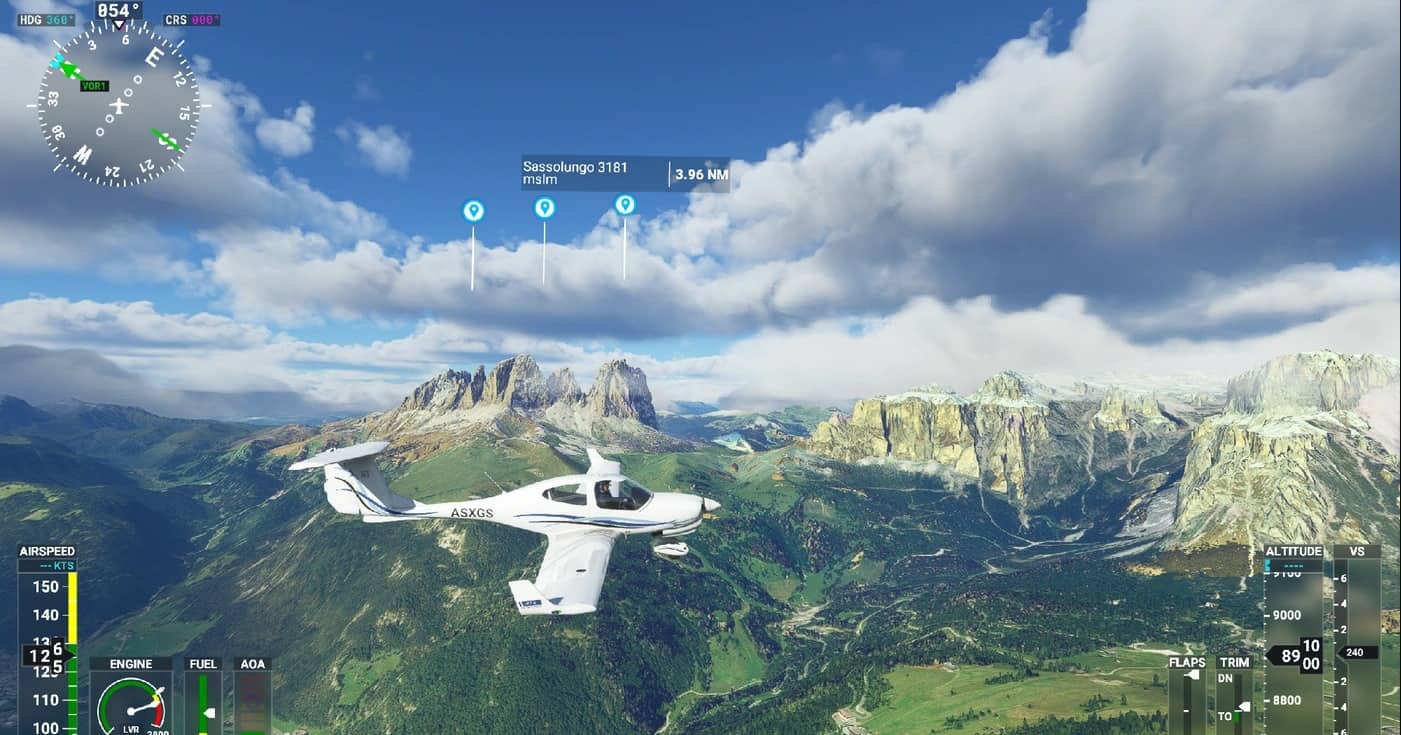This screenshot has height=735, width=1401.
Task: Click the compass heading indicator with VOR1
Action: click(118, 105)
